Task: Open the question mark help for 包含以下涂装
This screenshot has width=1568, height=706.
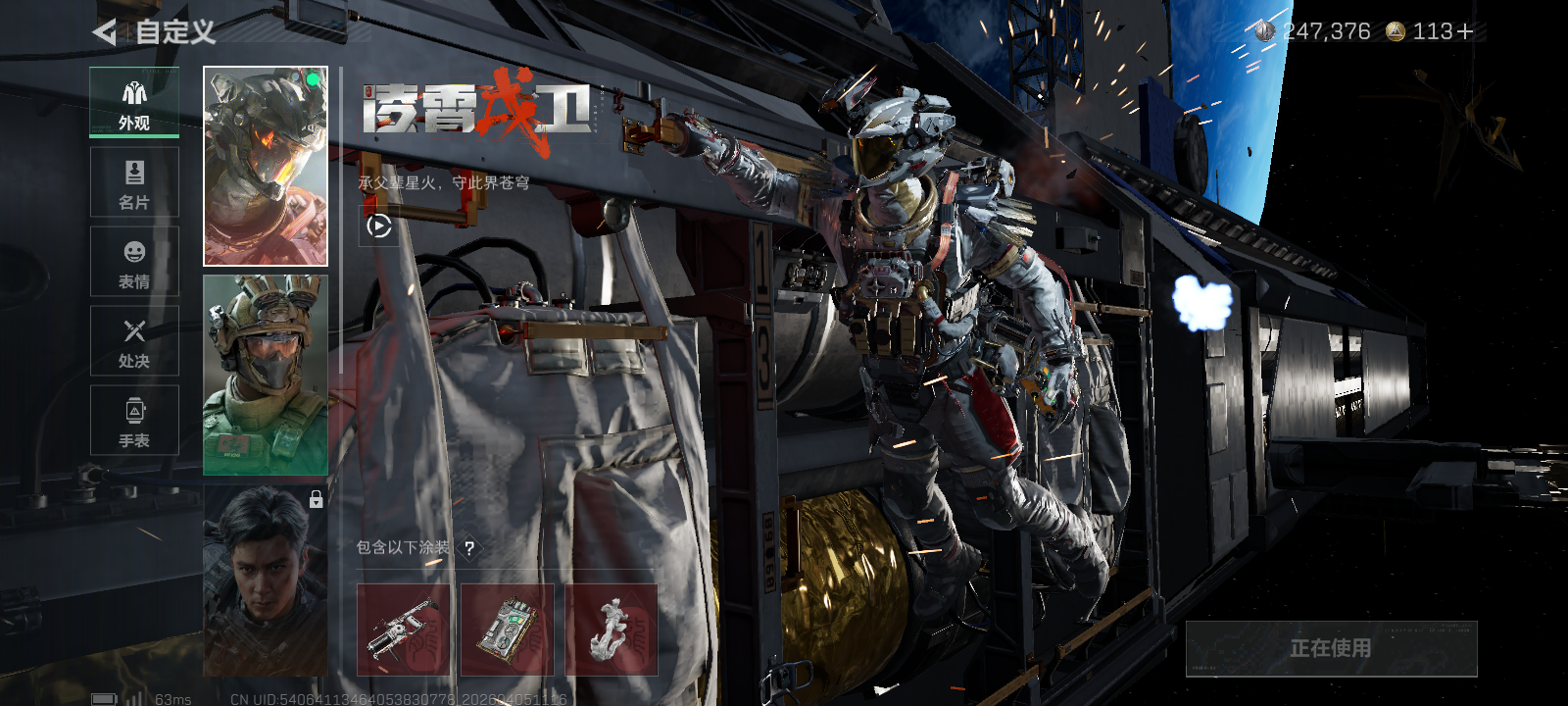Action: (469, 548)
